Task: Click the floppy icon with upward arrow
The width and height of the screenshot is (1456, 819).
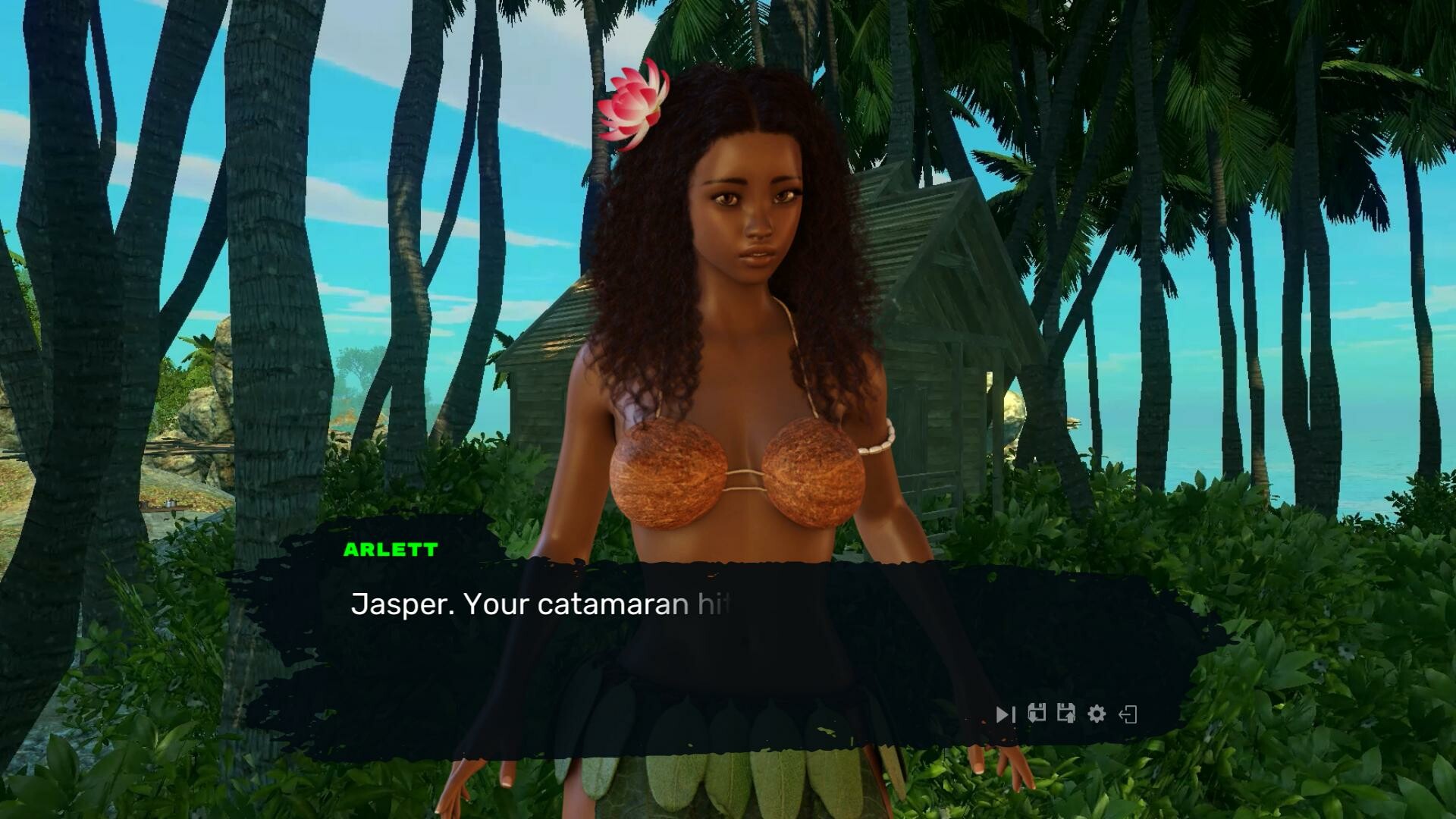Action: [x=1065, y=713]
